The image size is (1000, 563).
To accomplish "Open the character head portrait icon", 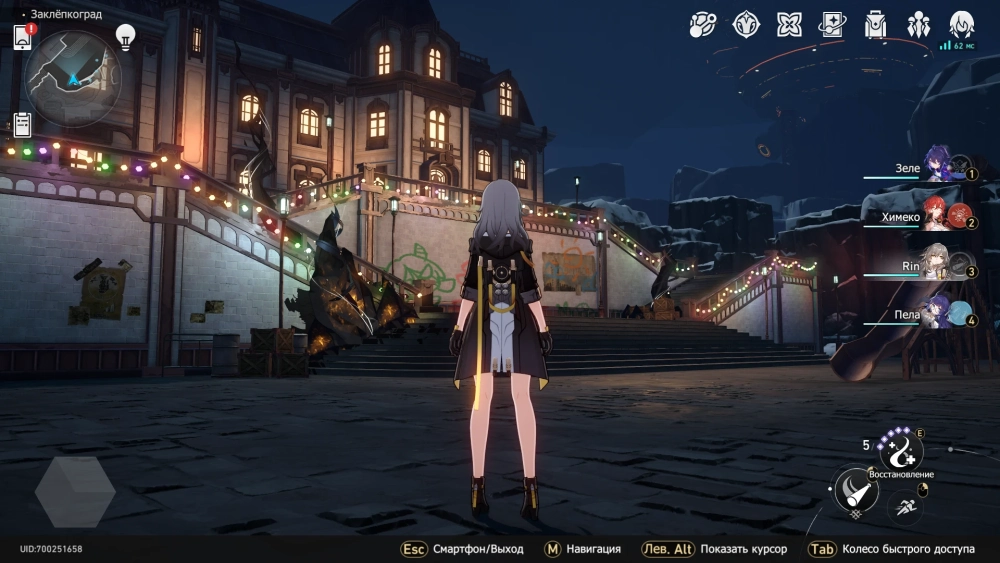I will coord(961,24).
